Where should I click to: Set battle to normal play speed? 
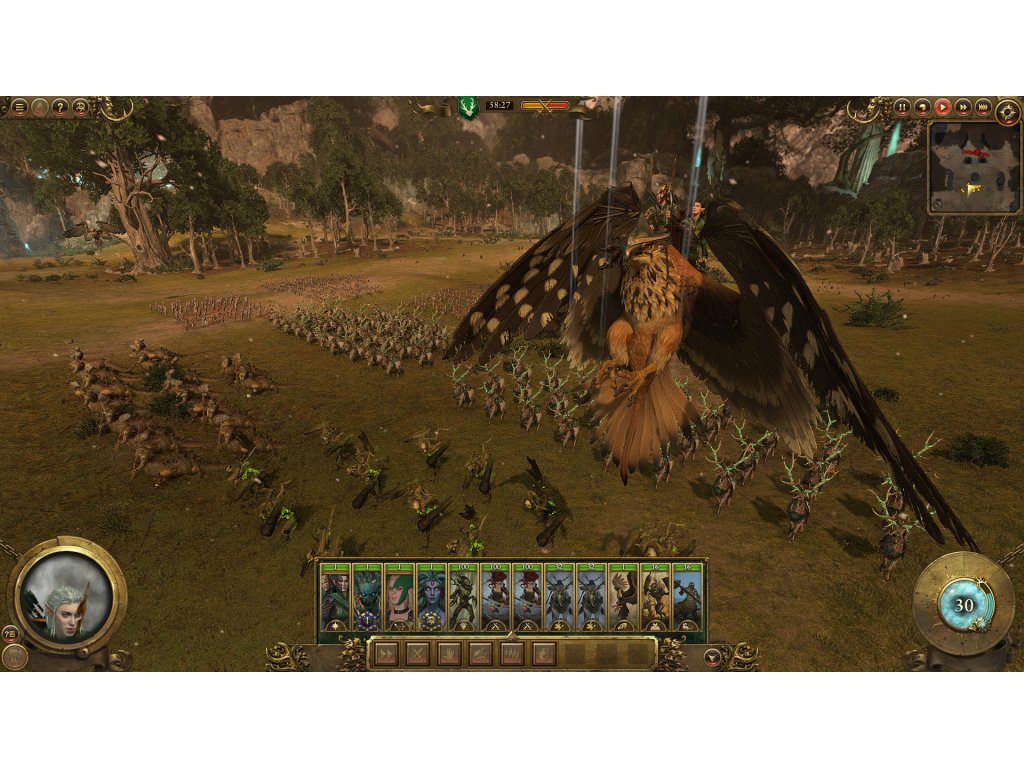[x=942, y=107]
